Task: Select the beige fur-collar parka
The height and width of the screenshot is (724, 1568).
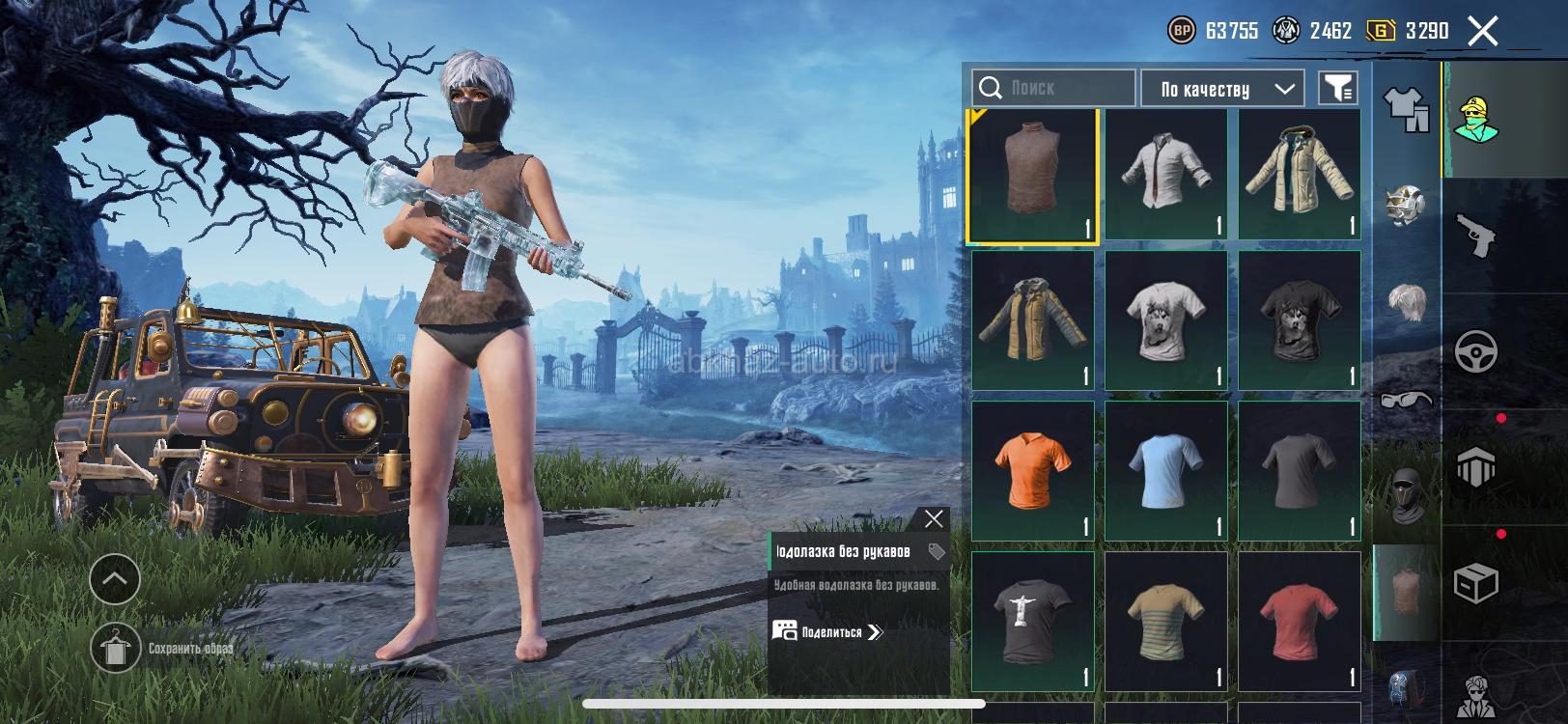Action: 1299,175
